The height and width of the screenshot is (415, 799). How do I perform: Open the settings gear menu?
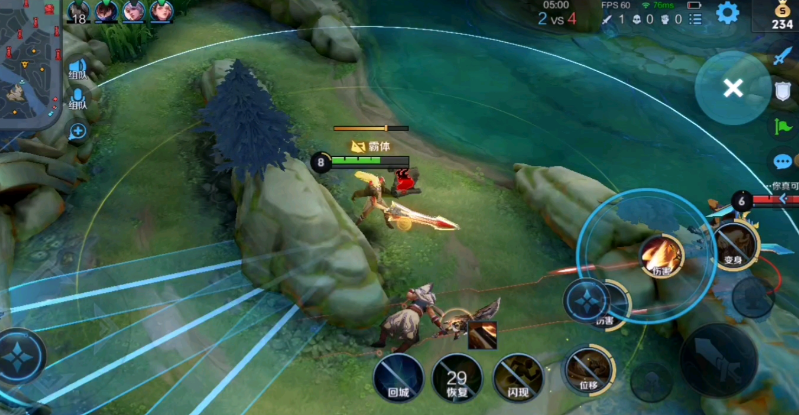point(727,13)
